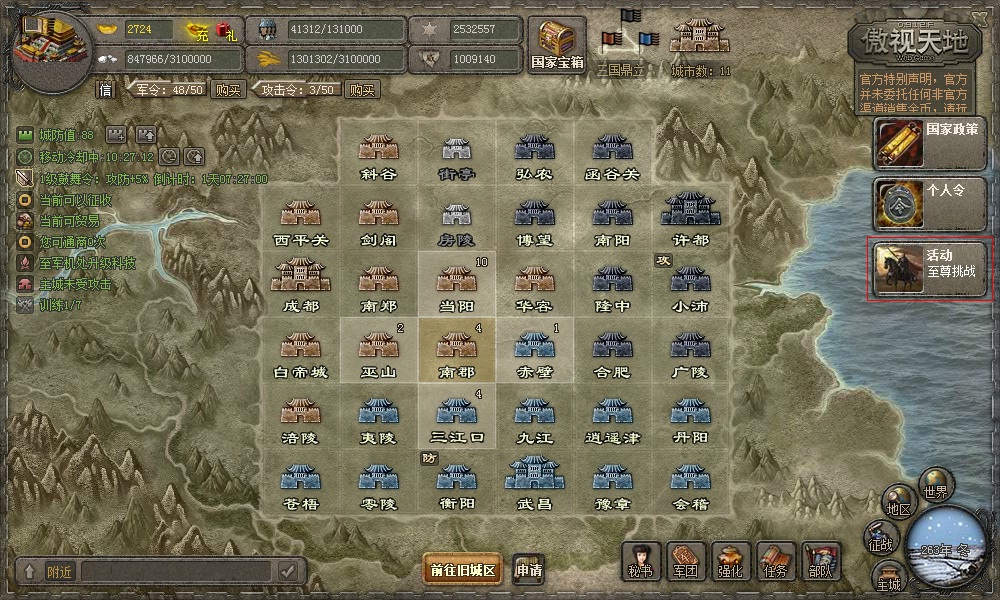The width and height of the screenshot is (1000, 600).
Task: Open the 征战 campaign screen
Action: pos(881,538)
